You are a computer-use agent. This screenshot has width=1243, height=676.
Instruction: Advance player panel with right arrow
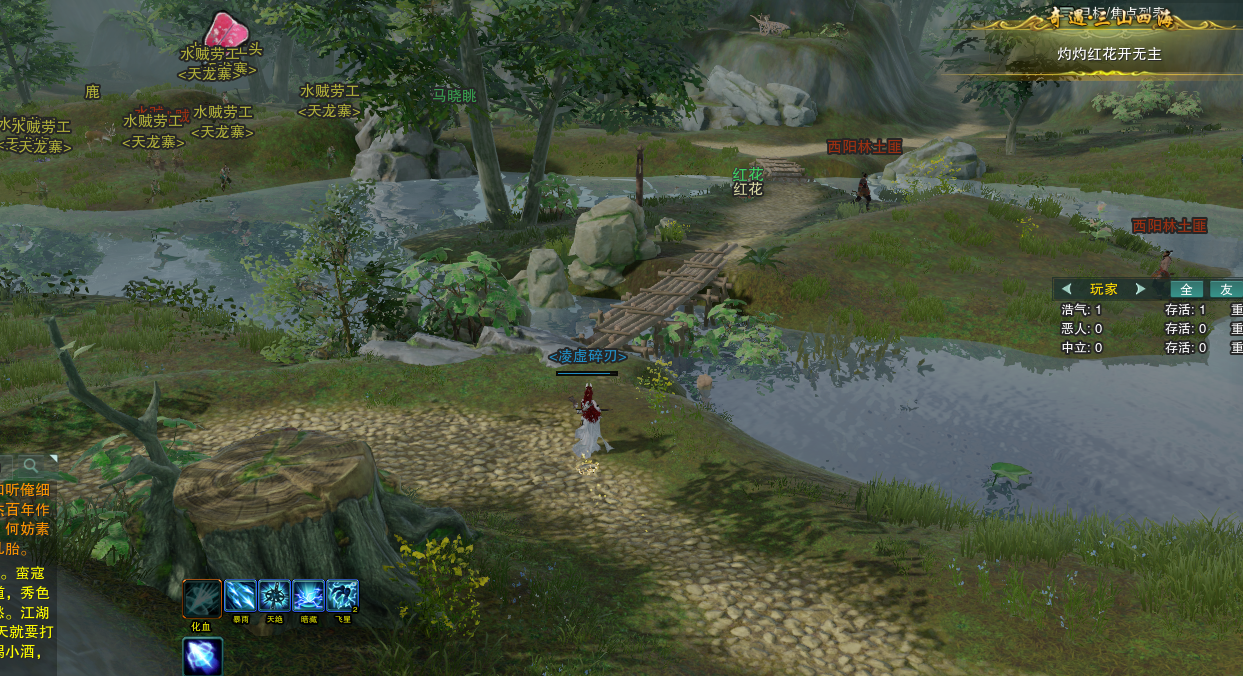coord(1140,289)
